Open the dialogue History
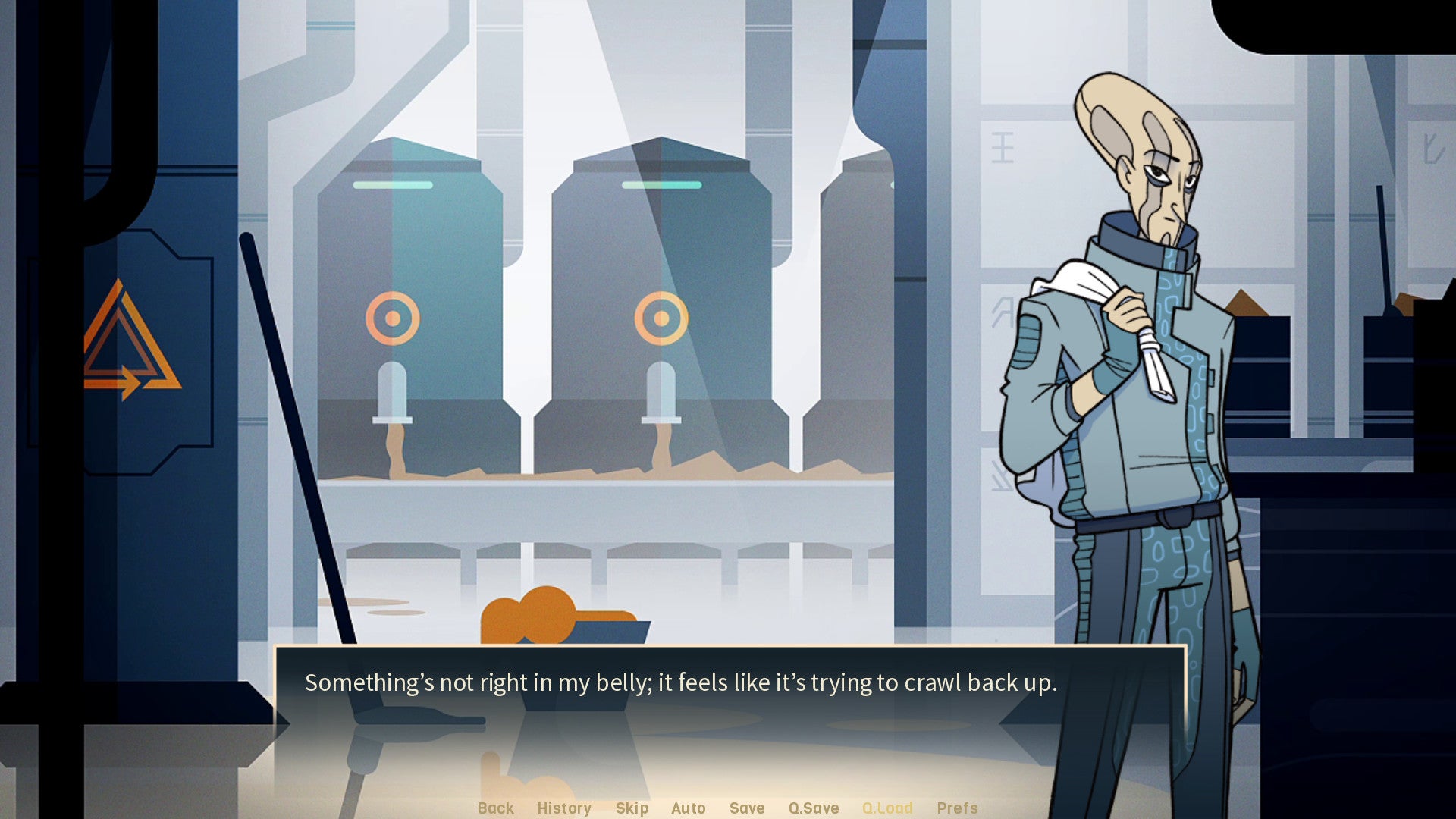 564,808
